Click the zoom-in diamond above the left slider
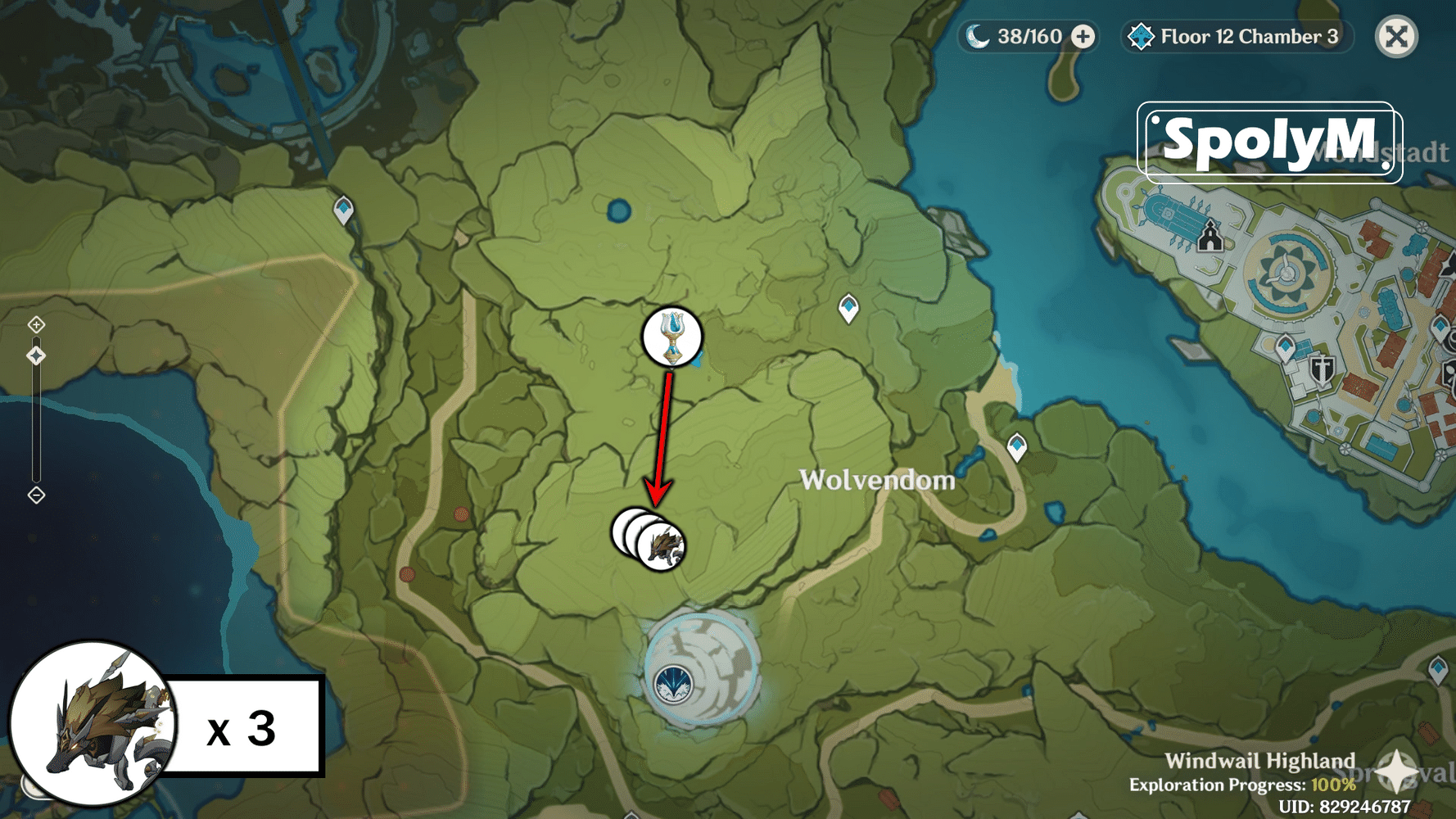 pos(36,325)
